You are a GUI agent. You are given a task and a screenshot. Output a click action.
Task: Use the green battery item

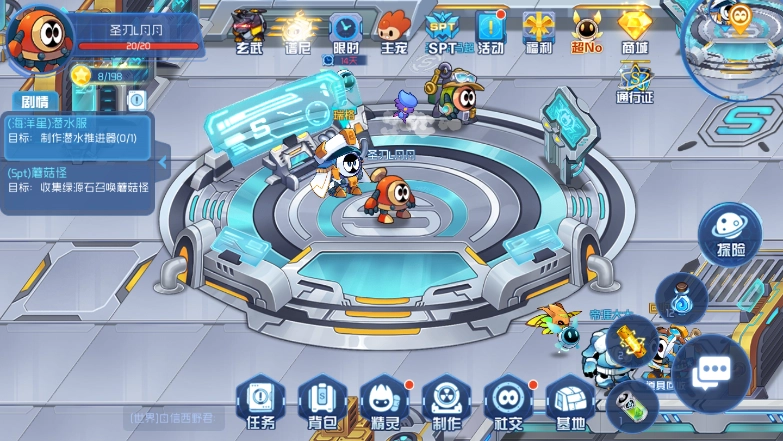point(631,401)
